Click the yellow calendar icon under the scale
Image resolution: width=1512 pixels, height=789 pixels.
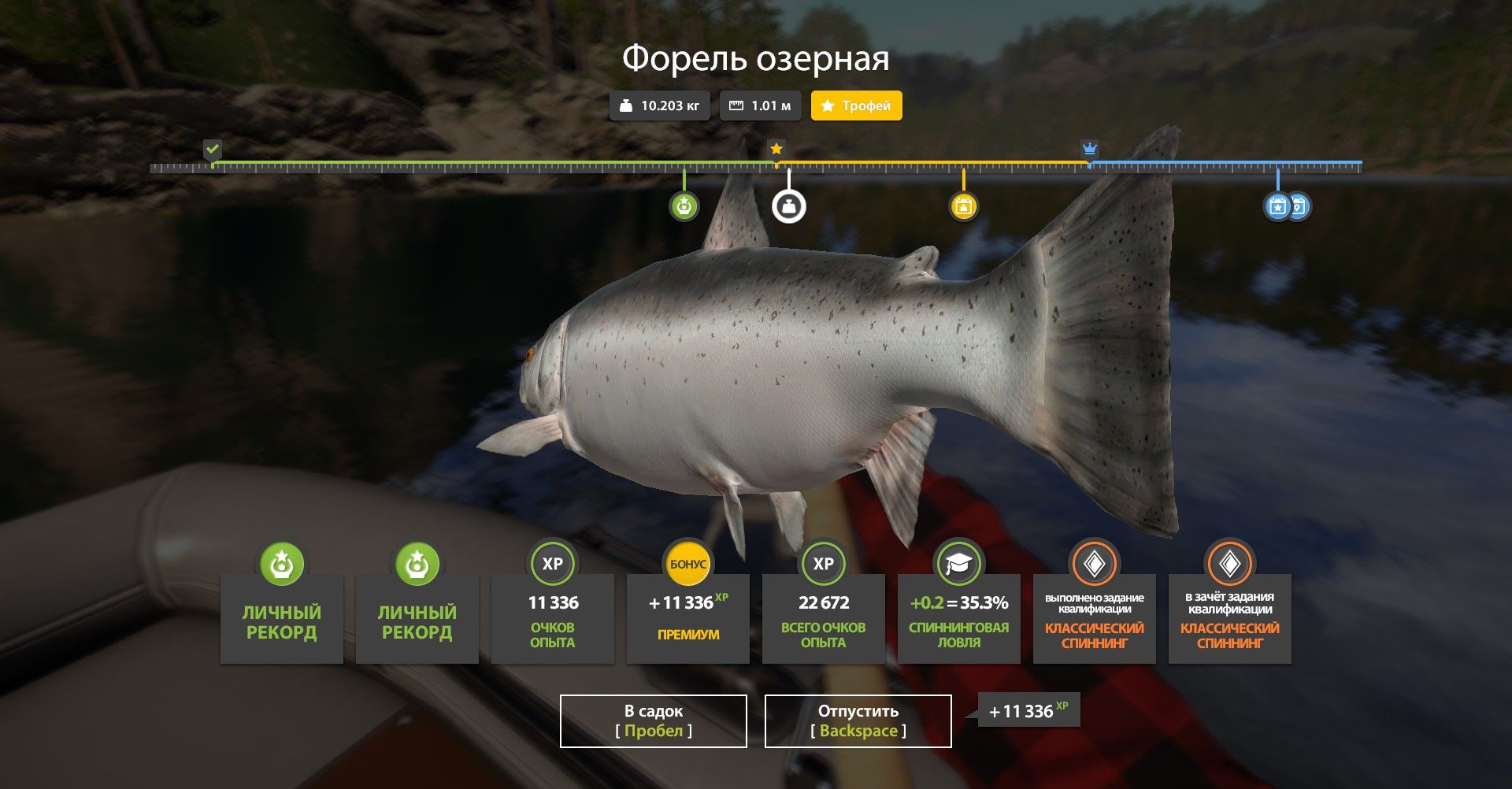962,206
